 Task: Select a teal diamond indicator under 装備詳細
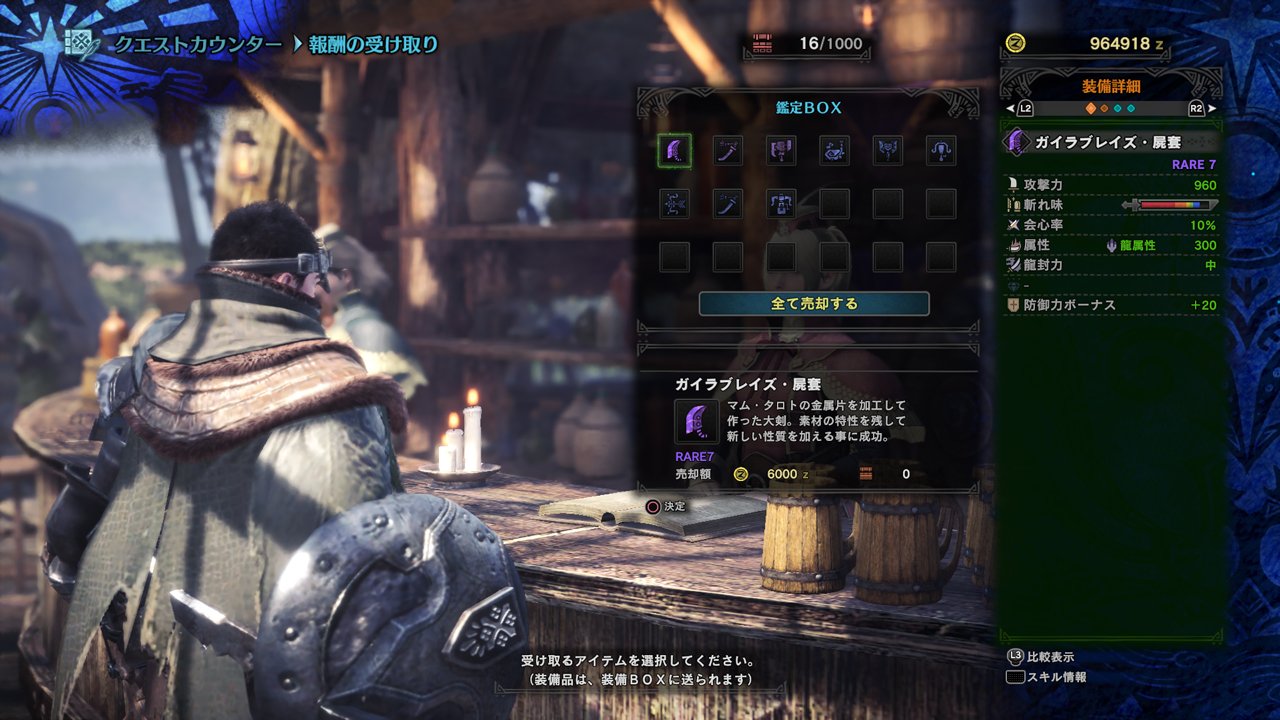tap(1118, 108)
